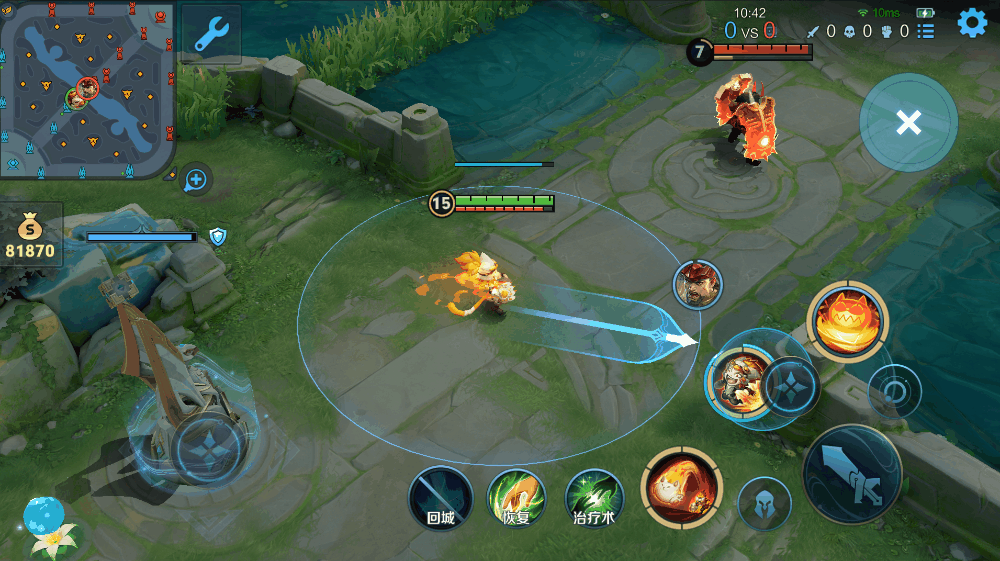Use the 回城 recall button
1000x561 pixels.
440,497
